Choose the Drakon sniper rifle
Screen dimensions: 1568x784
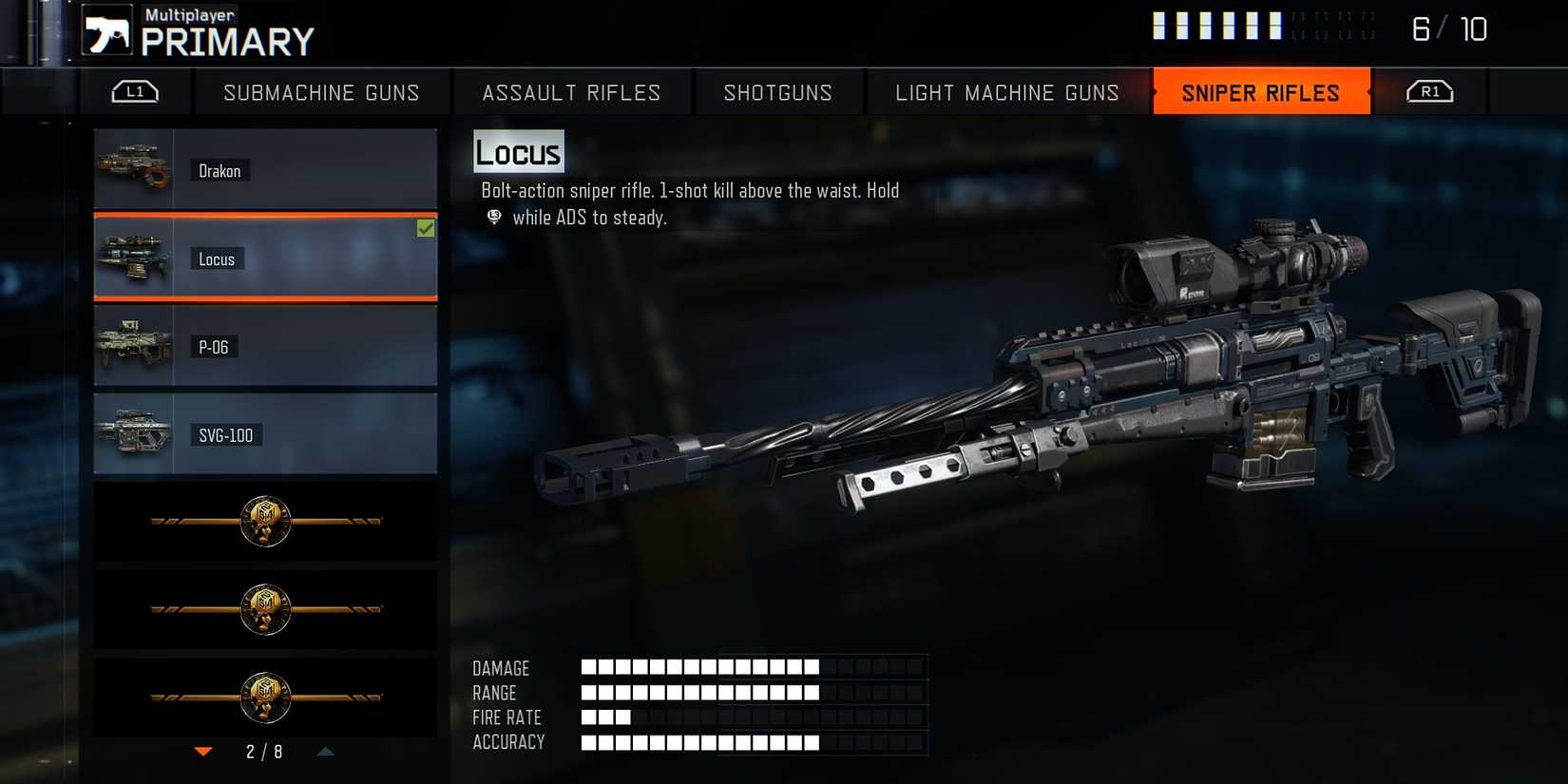(265, 170)
